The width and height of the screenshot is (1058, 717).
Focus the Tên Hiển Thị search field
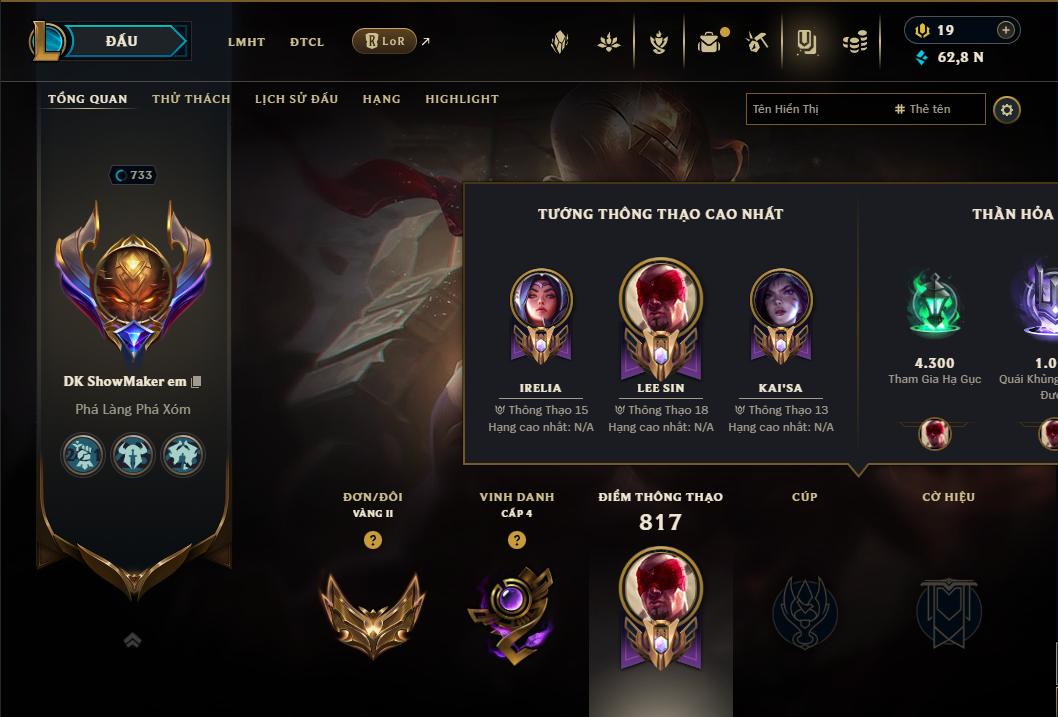click(815, 109)
